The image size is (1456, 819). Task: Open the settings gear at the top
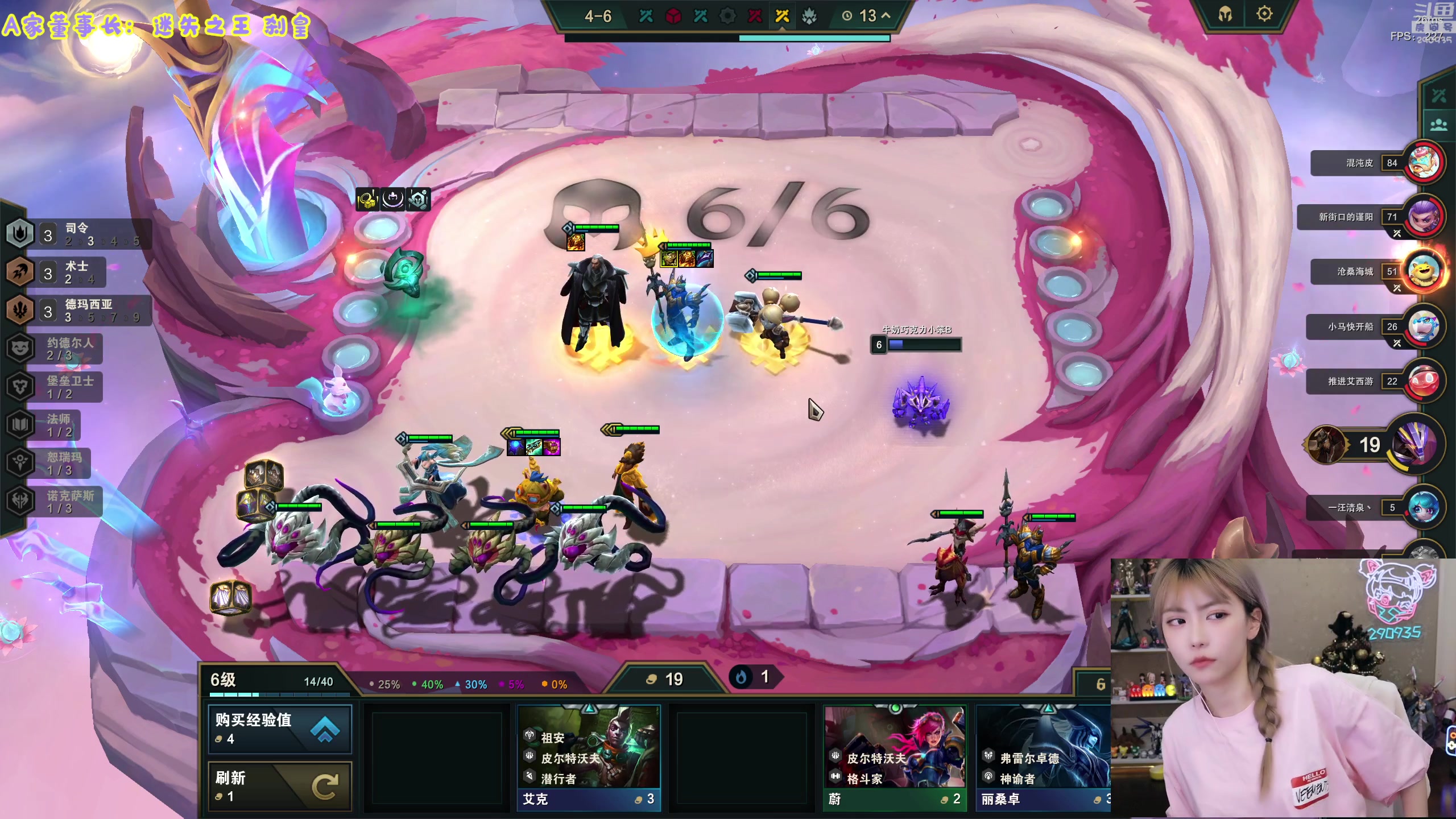[1264, 14]
